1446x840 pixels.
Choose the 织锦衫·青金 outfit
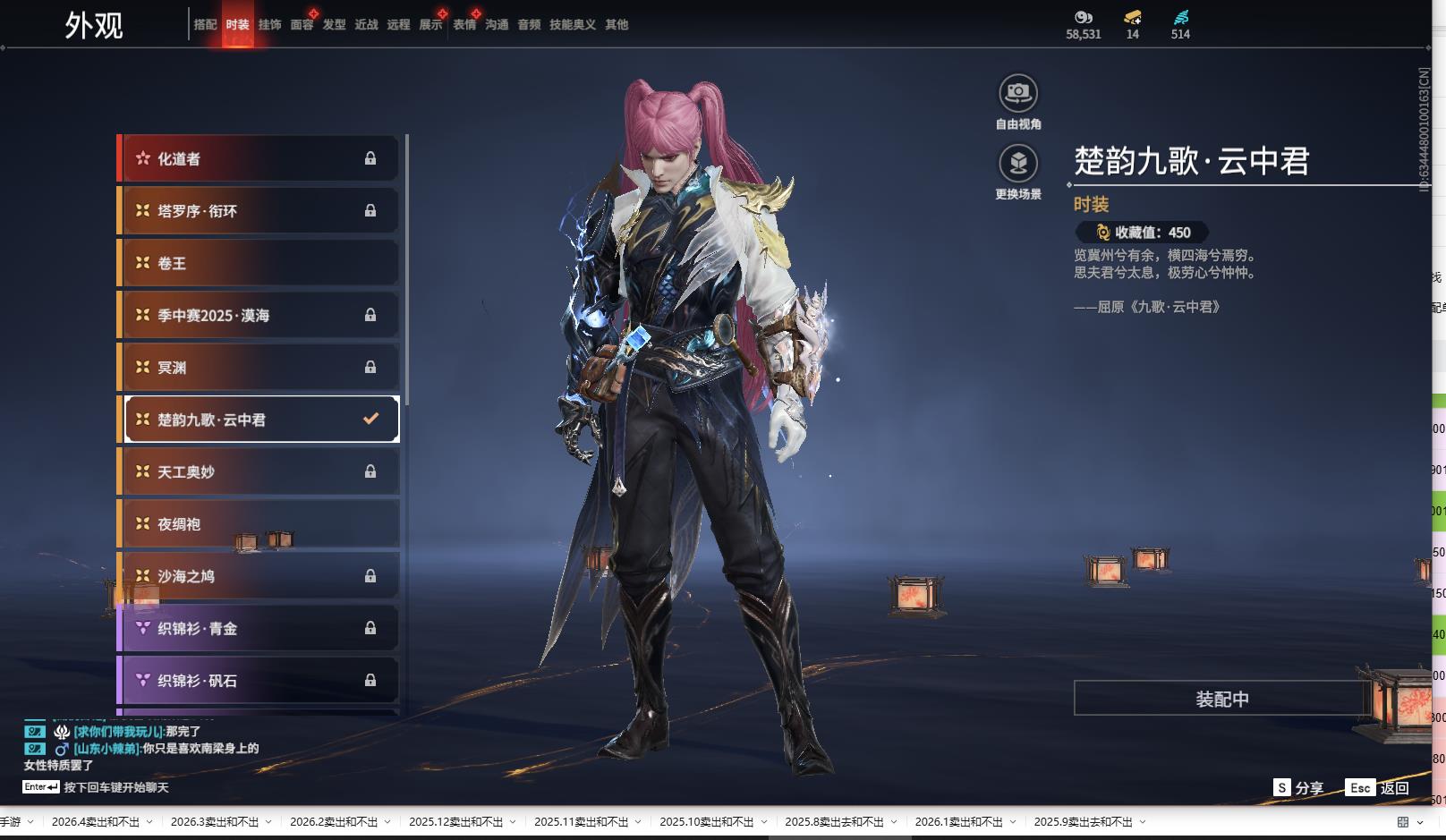tap(259, 629)
